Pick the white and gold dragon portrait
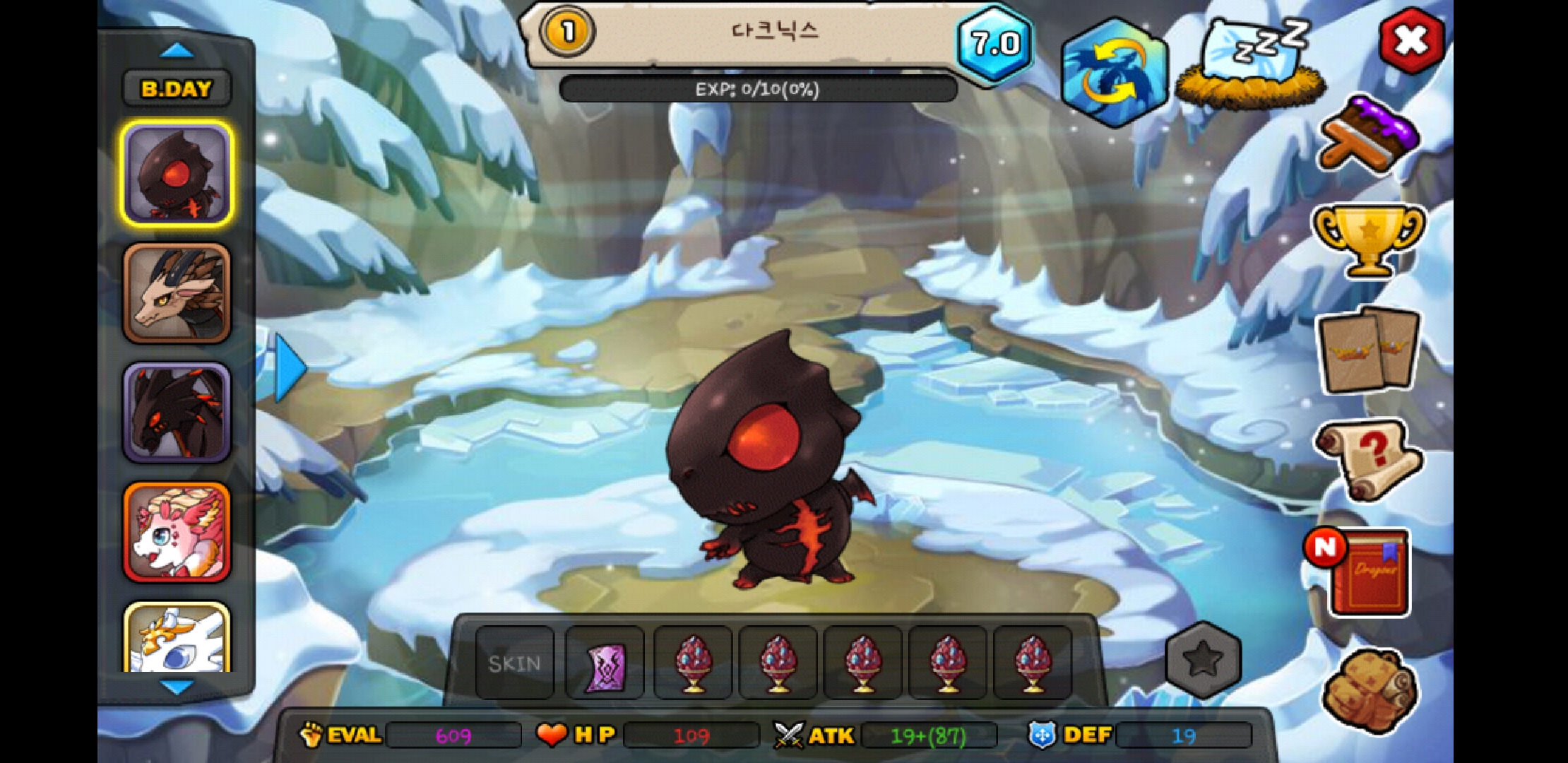Image resolution: width=1568 pixels, height=763 pixels. 177,638
